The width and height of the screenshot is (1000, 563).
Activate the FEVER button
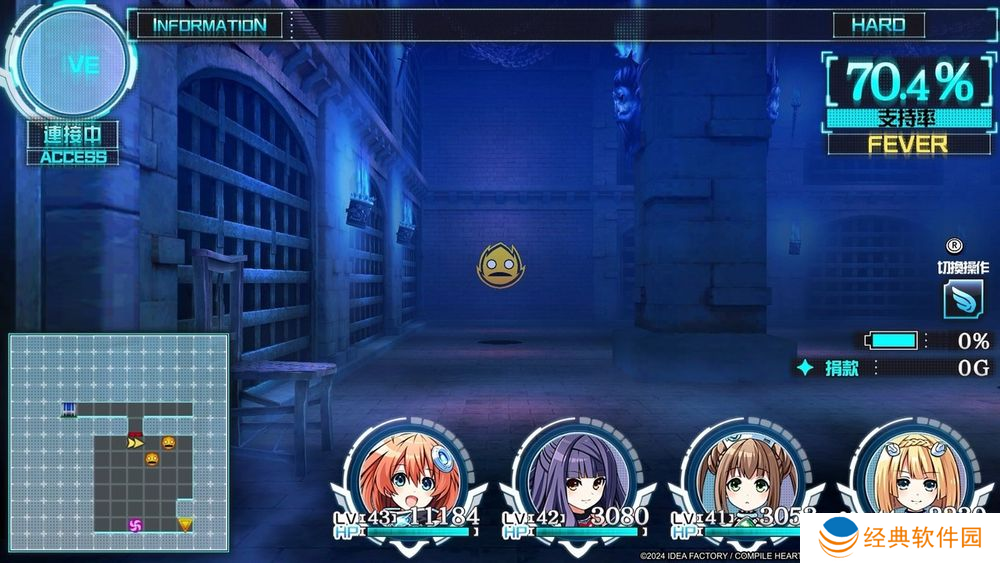907,144
